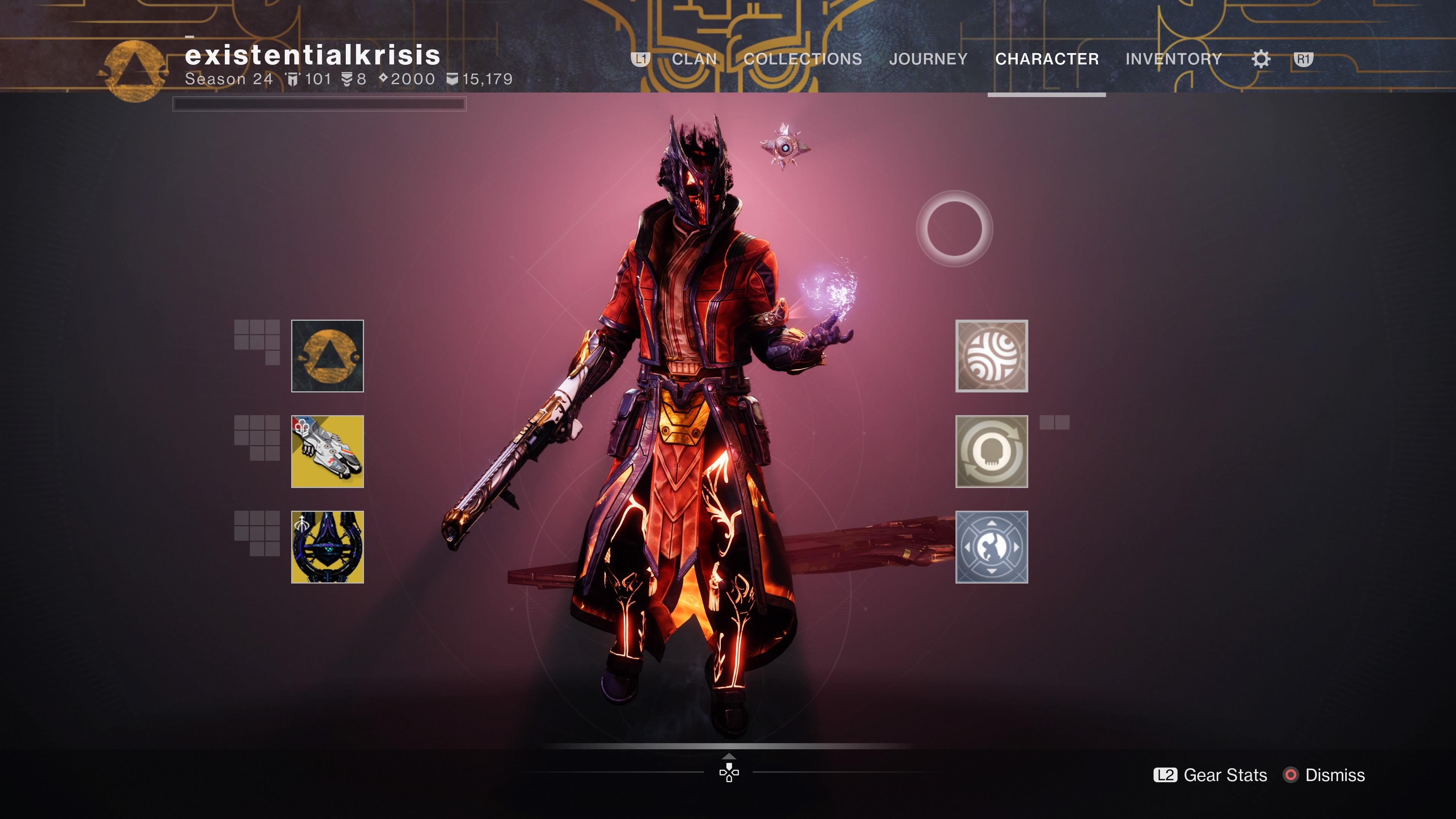Viewport: 1456px width, 819px height.
Task: Open the emote wheel slot
Action: [992, 547]
